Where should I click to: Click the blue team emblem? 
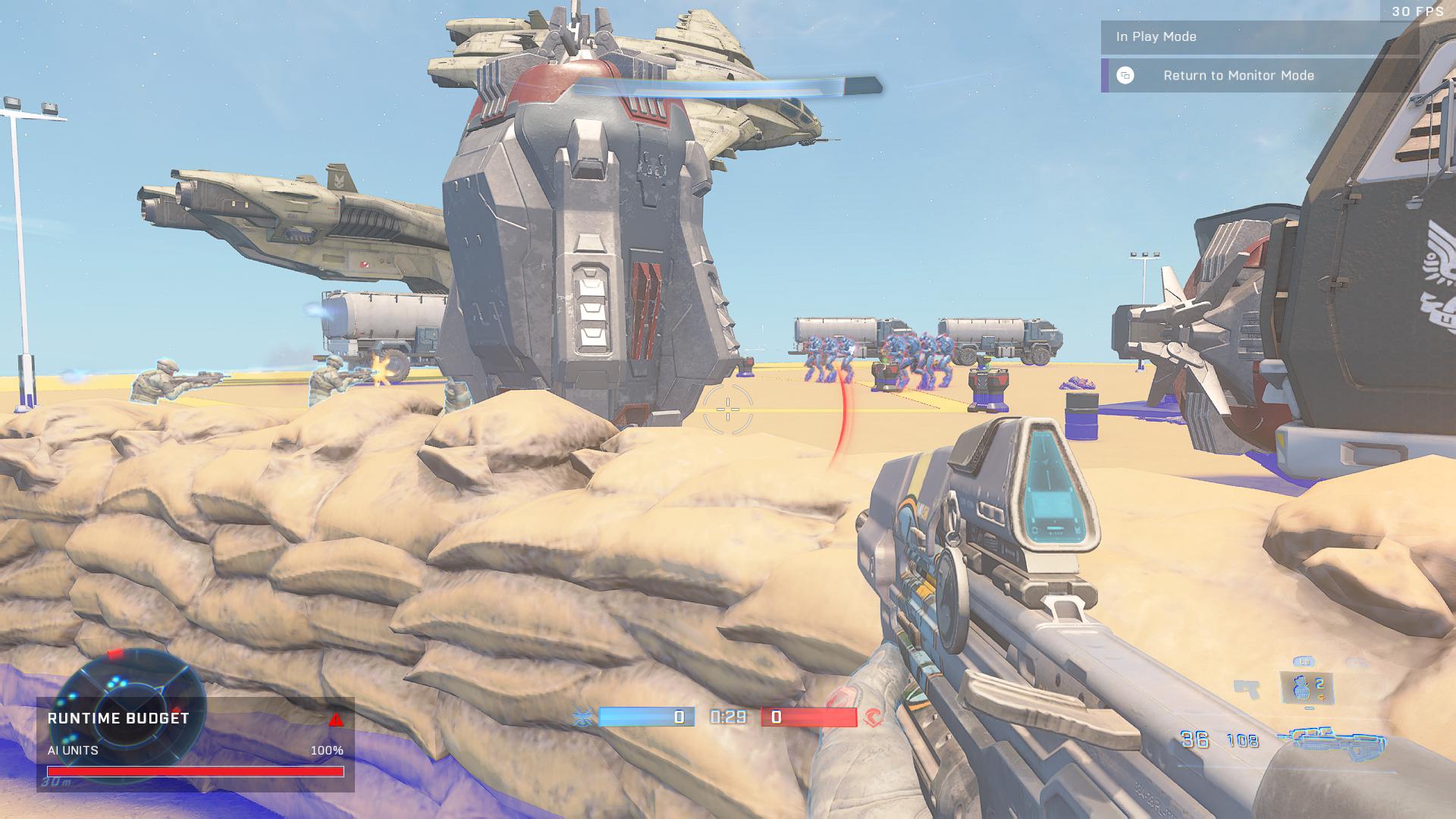pos(583,717)
